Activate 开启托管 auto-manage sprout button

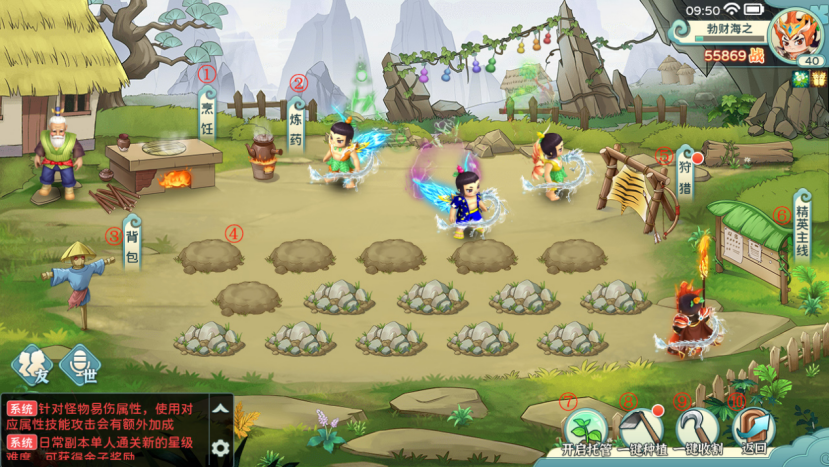click(586, 429)
